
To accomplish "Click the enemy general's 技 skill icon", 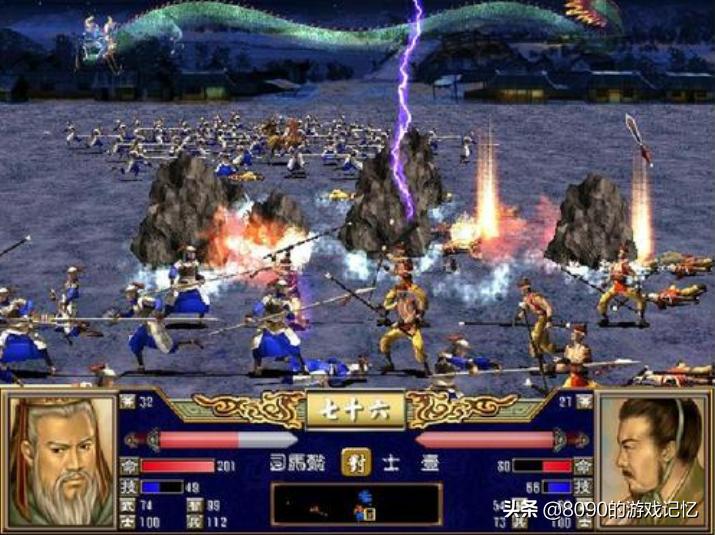I will [x=582, y=486].
